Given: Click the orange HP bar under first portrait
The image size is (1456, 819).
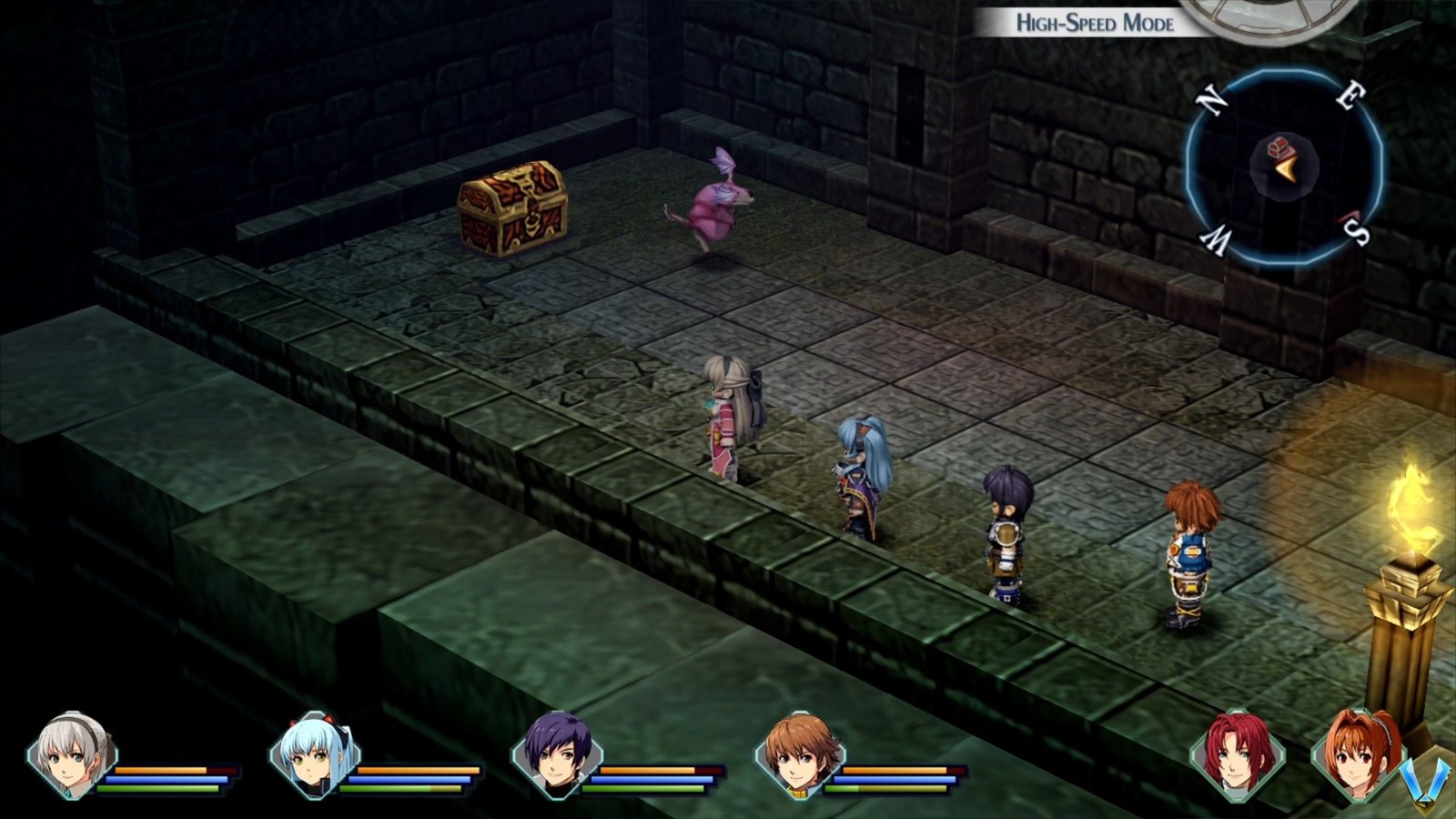Looking at the screenshot, I should coord(164,772).
